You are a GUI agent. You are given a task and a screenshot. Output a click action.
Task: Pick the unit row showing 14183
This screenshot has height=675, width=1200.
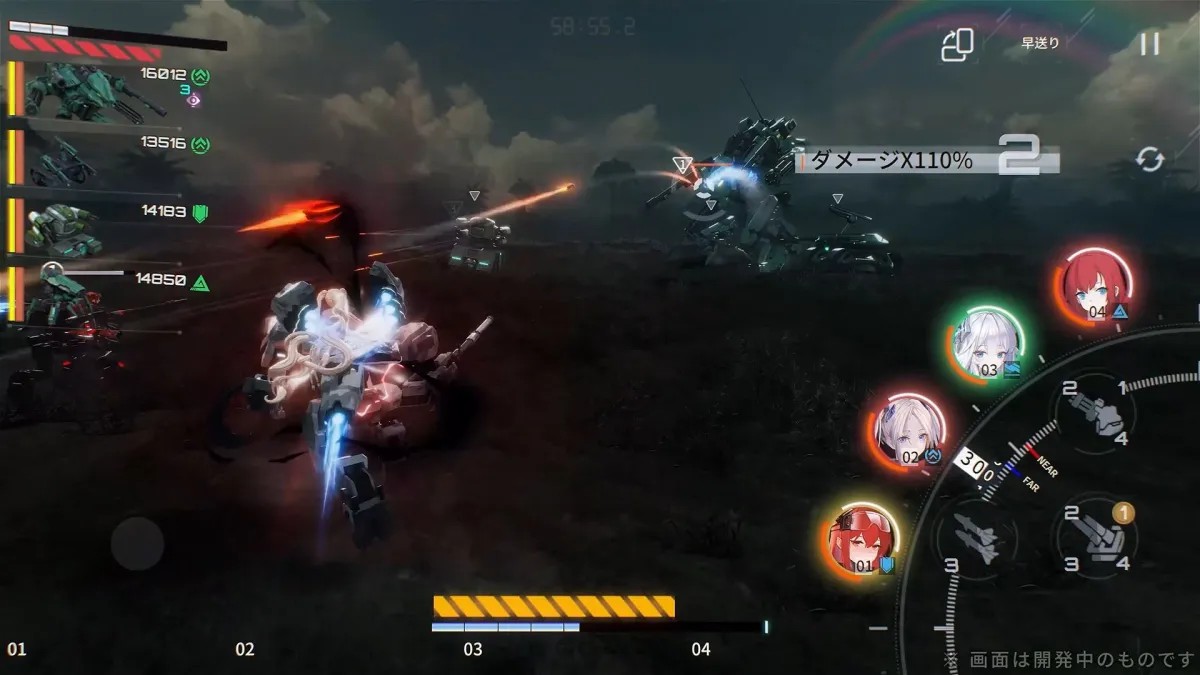pos(95,228)
